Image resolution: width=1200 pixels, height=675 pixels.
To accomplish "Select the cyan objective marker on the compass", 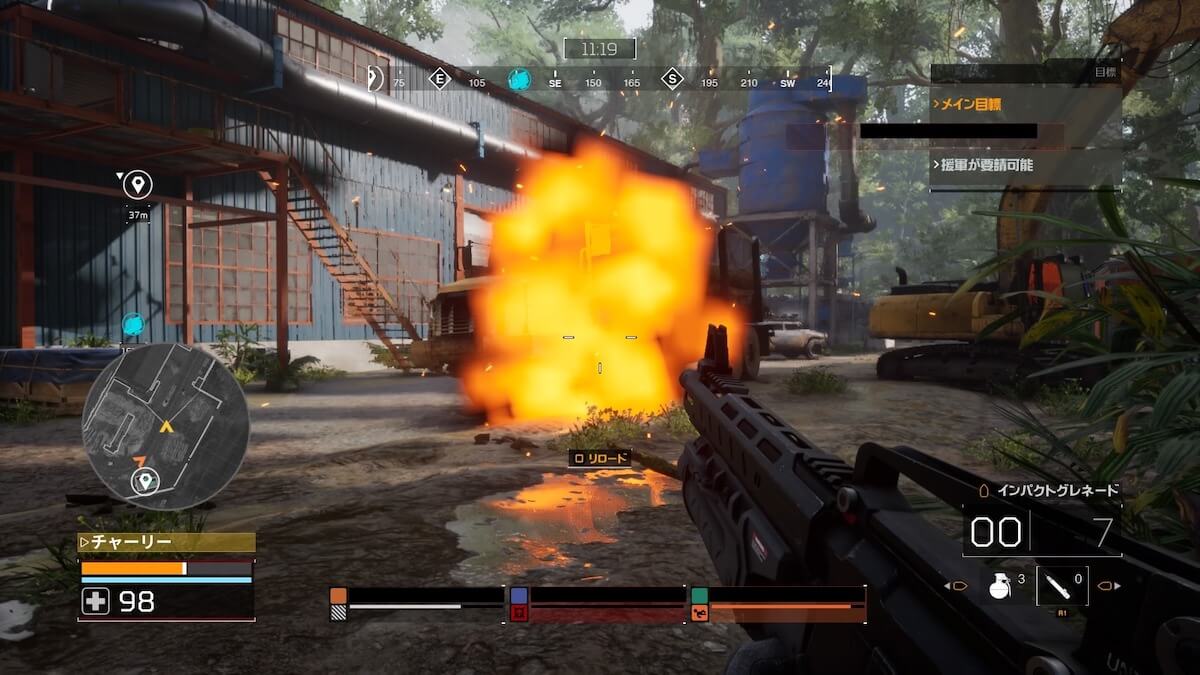I will click(519, 80).
